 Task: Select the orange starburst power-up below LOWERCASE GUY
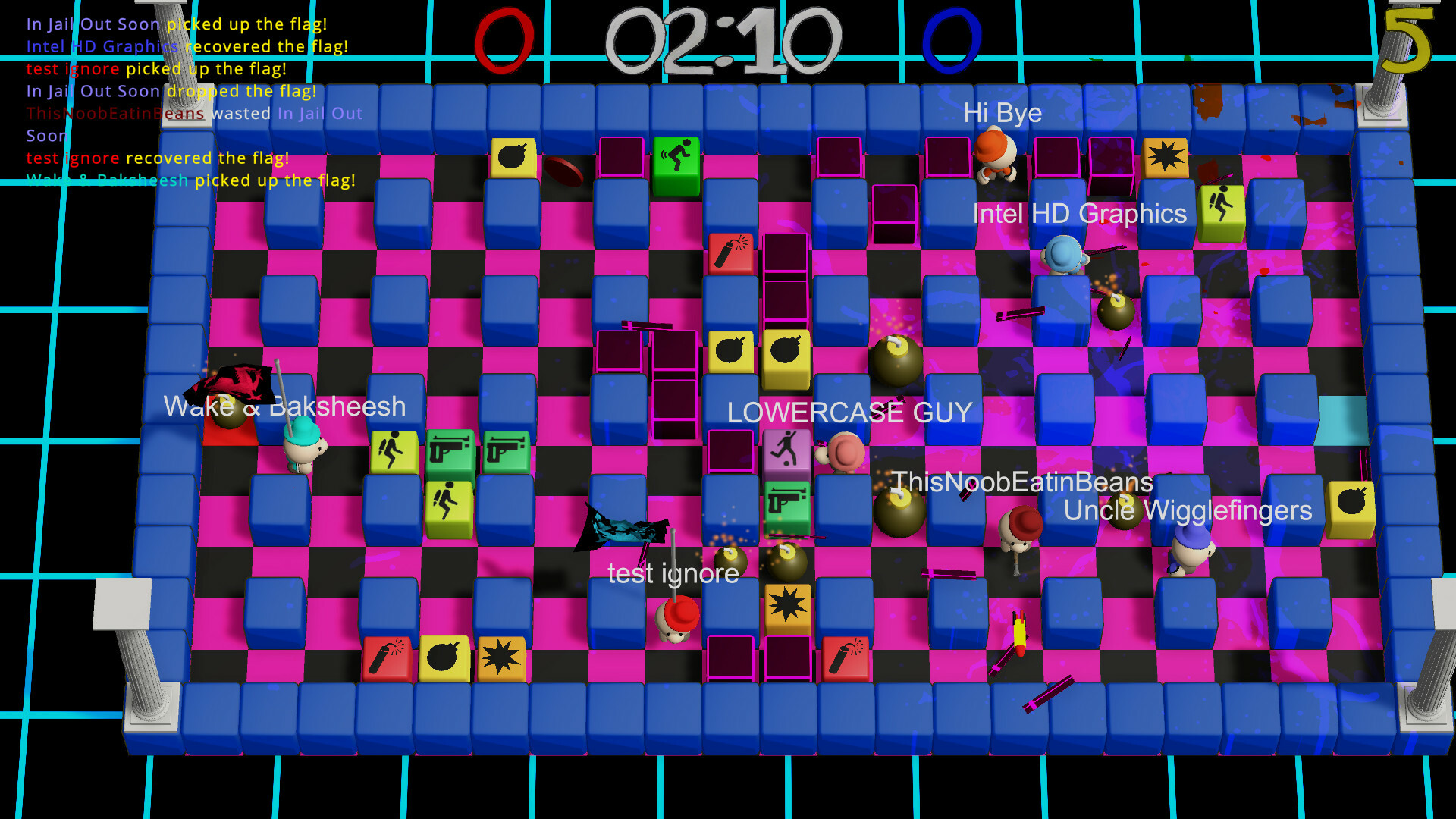point(787,604)
